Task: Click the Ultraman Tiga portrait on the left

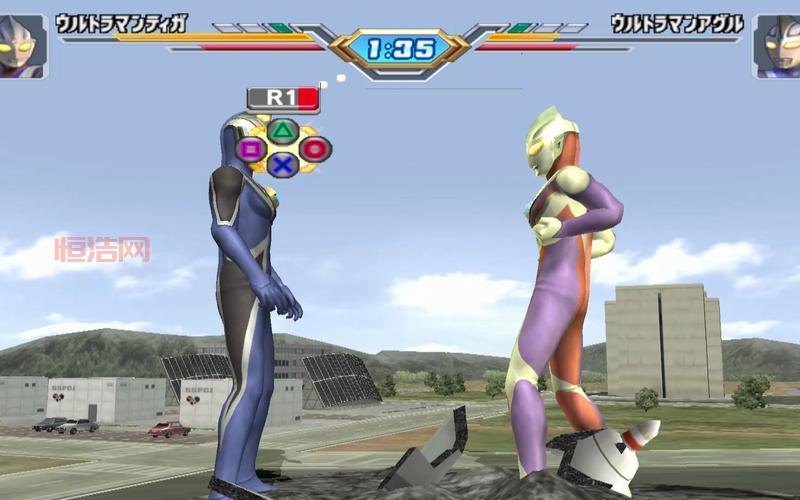Action: [23, 46]
